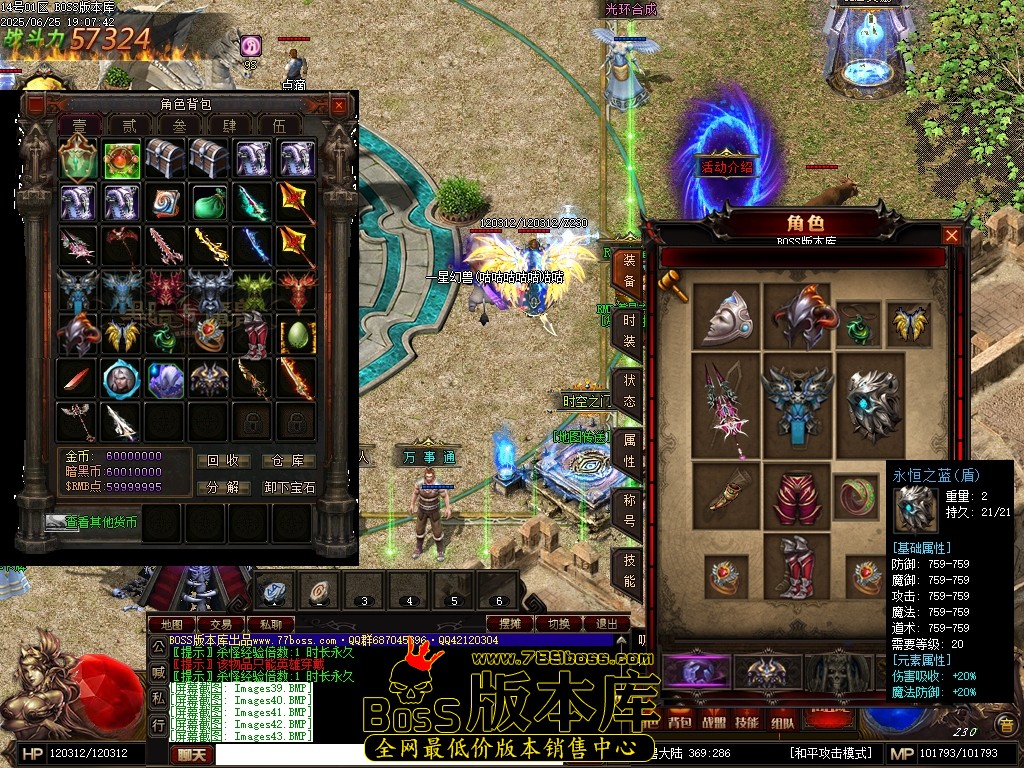Select the green egg item in backpack
Image resolution: width=1024 pixels, height=768 pixels.
click(297, 334)
